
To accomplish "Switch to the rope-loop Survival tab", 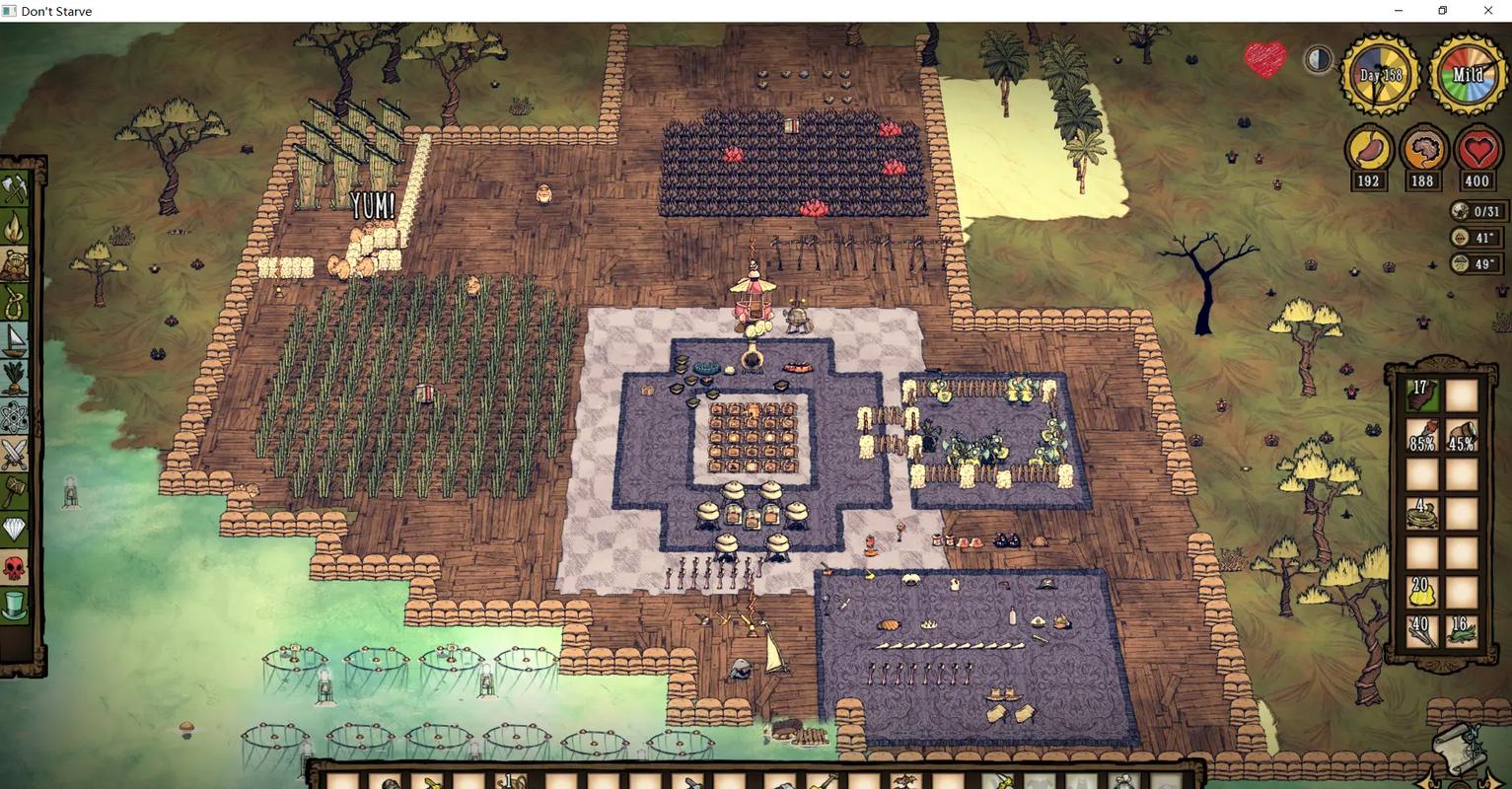I will tap(15, 302).
